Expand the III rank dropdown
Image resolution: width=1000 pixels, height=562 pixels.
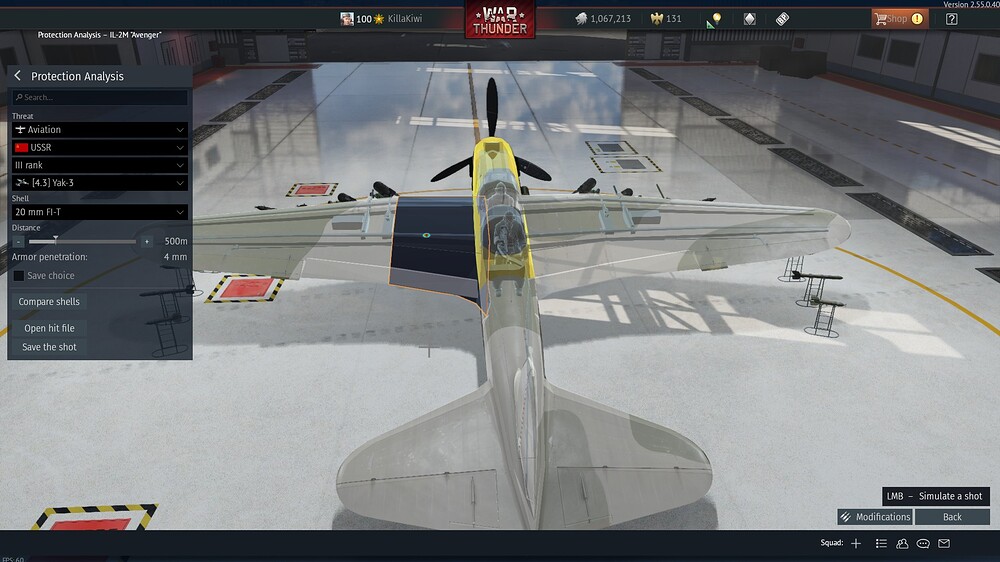[x=100, y=165]
